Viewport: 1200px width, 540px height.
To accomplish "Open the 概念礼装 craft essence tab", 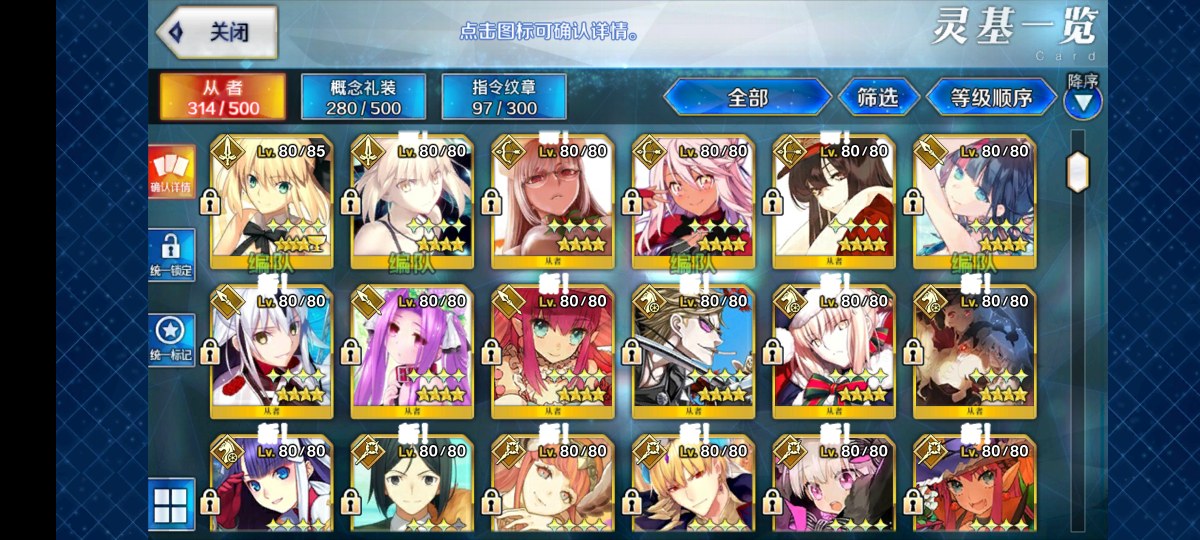I will 364,97.
